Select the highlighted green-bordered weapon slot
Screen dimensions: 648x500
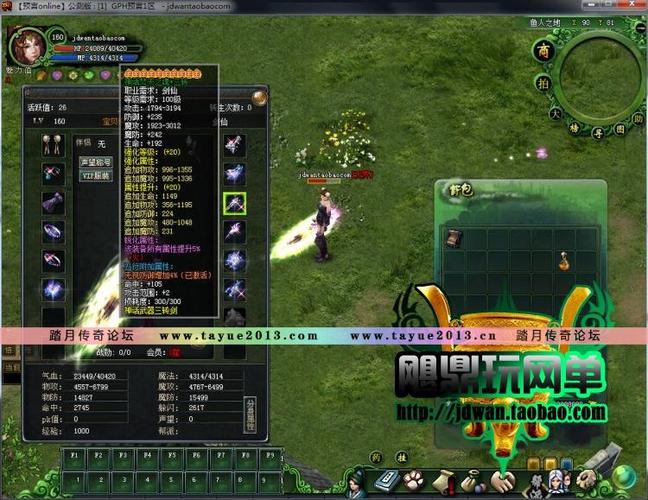tap(235, 203)
